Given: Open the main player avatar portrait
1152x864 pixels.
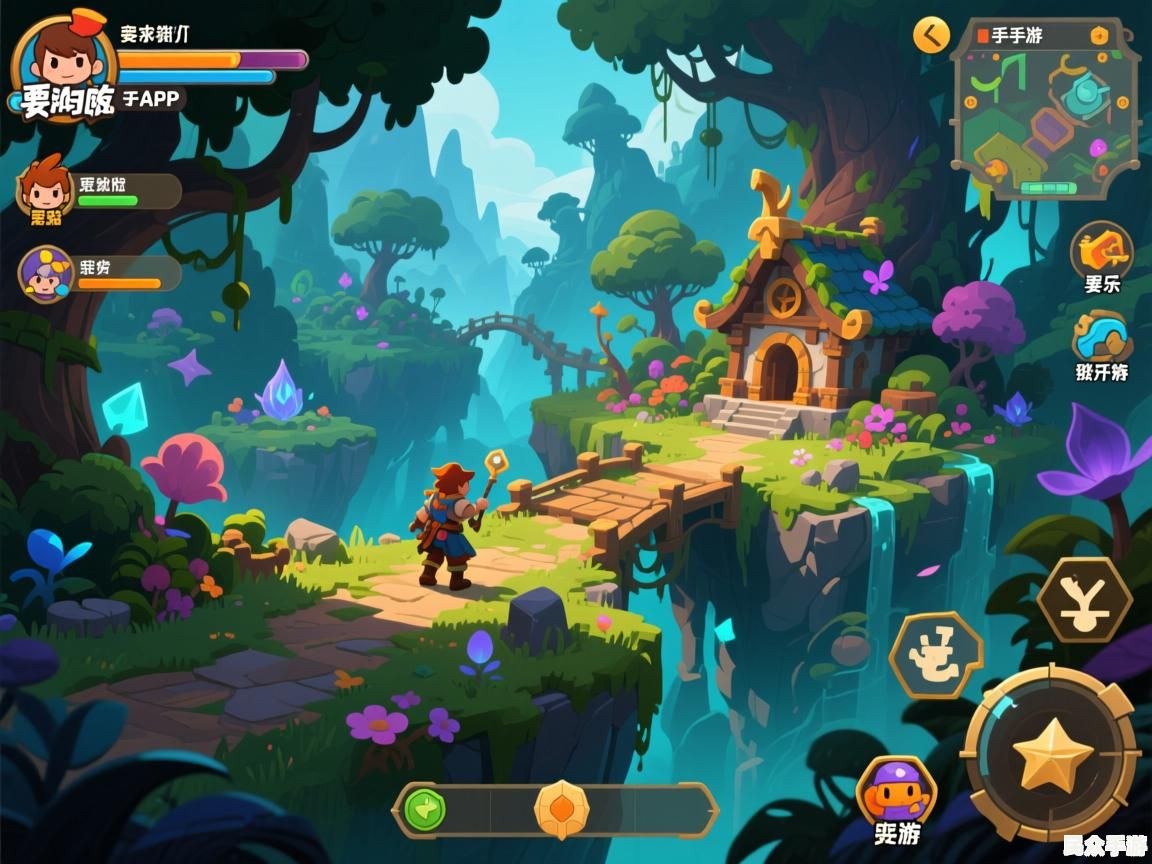Looking at the screenshot, I should (x=63, y=62).
